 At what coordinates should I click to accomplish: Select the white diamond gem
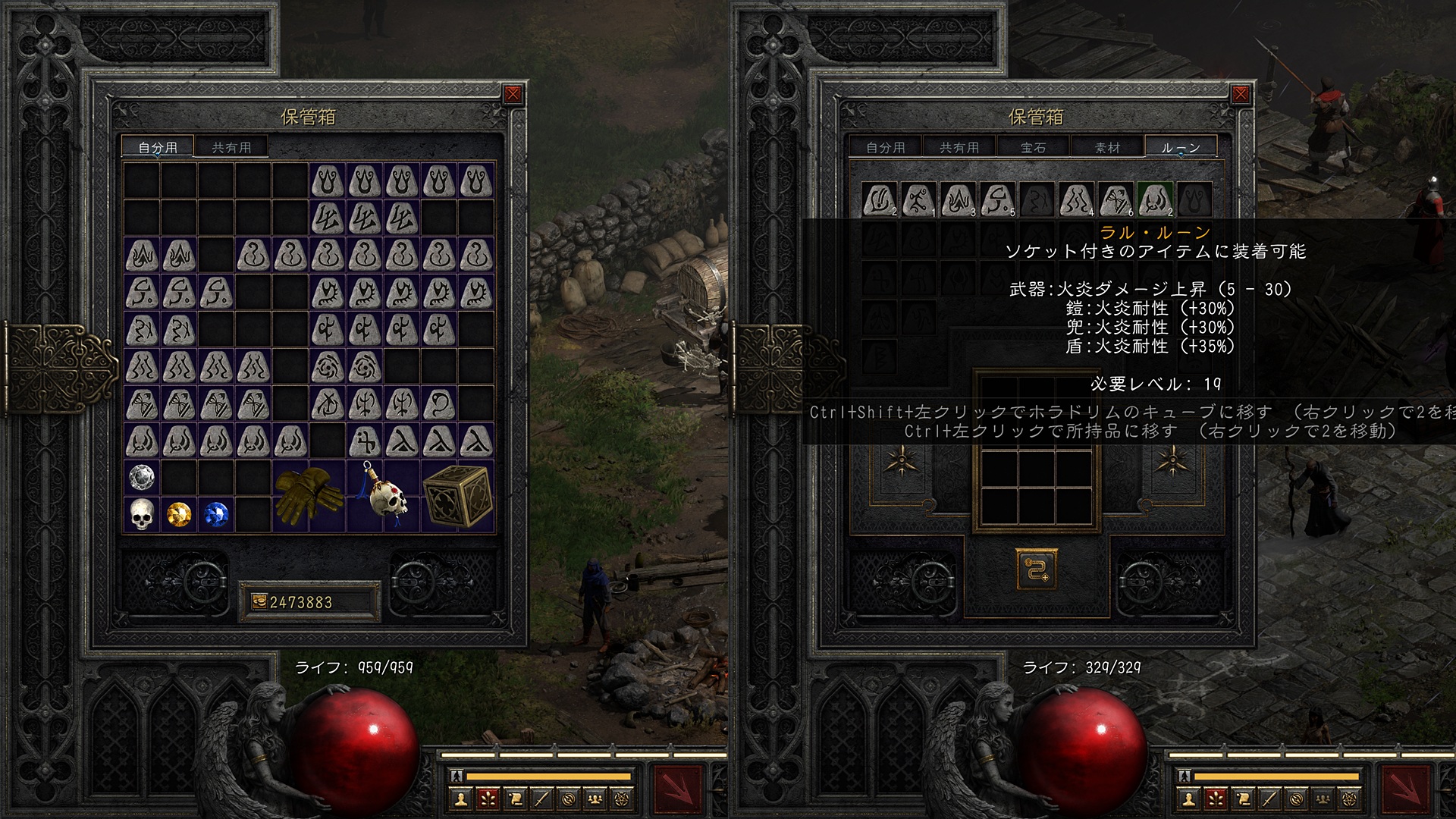[x=142, y=478]
